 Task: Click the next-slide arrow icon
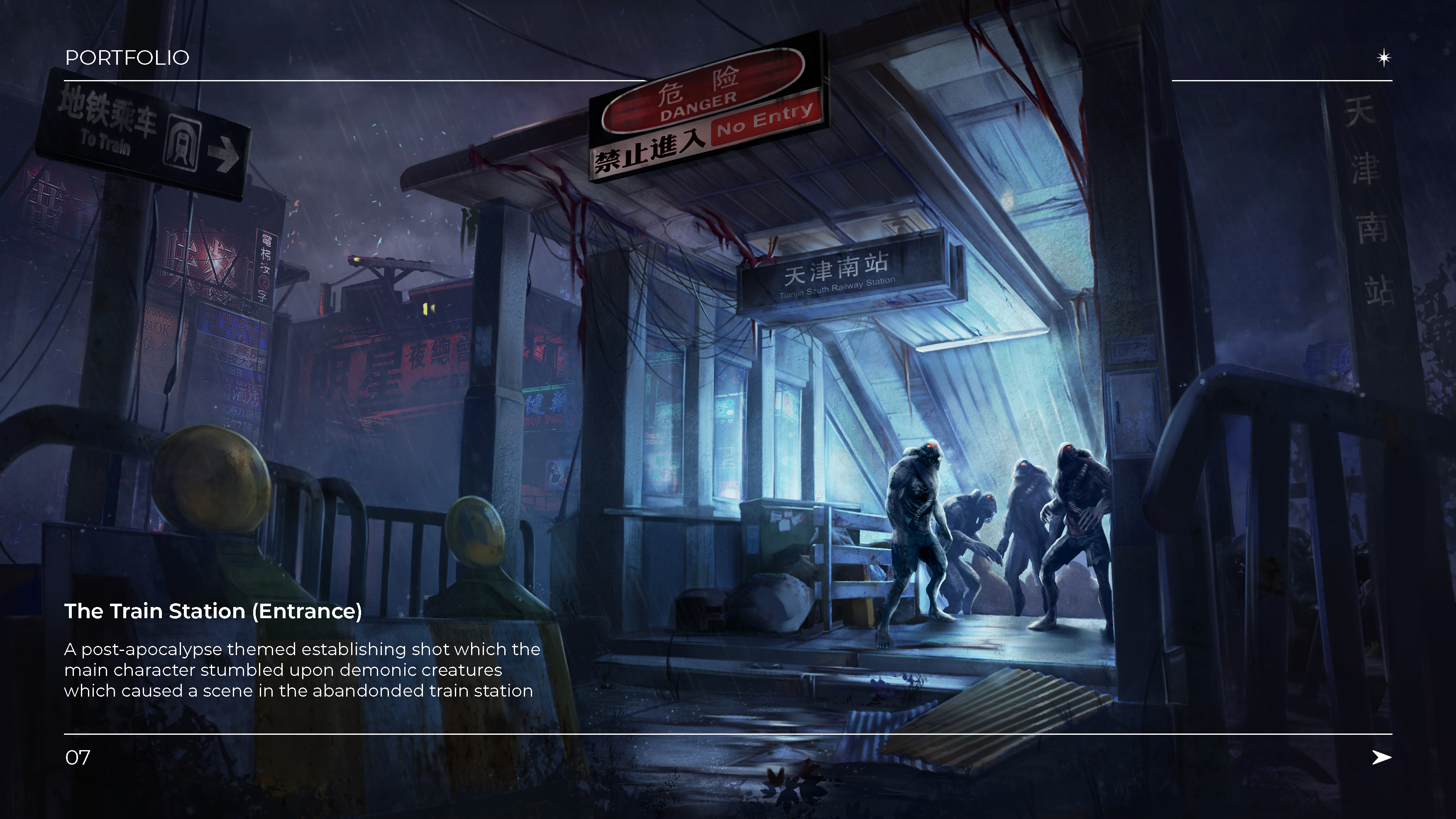[1381, 757]
